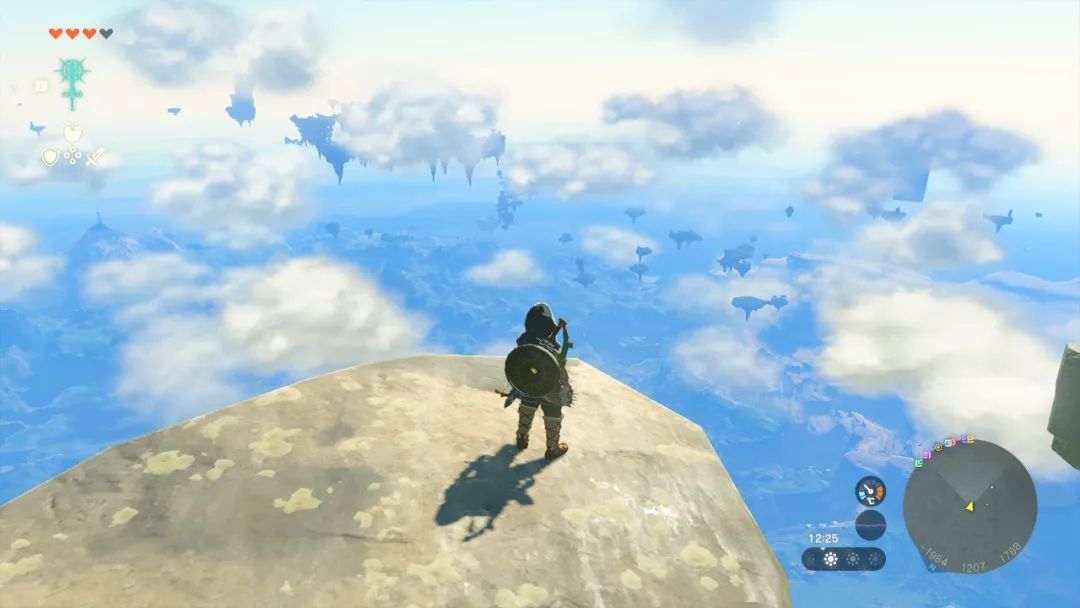The image size is (1080, 608).
Task: Click the four-dot directional pad indicator
Action: click(x=73, y=157)
